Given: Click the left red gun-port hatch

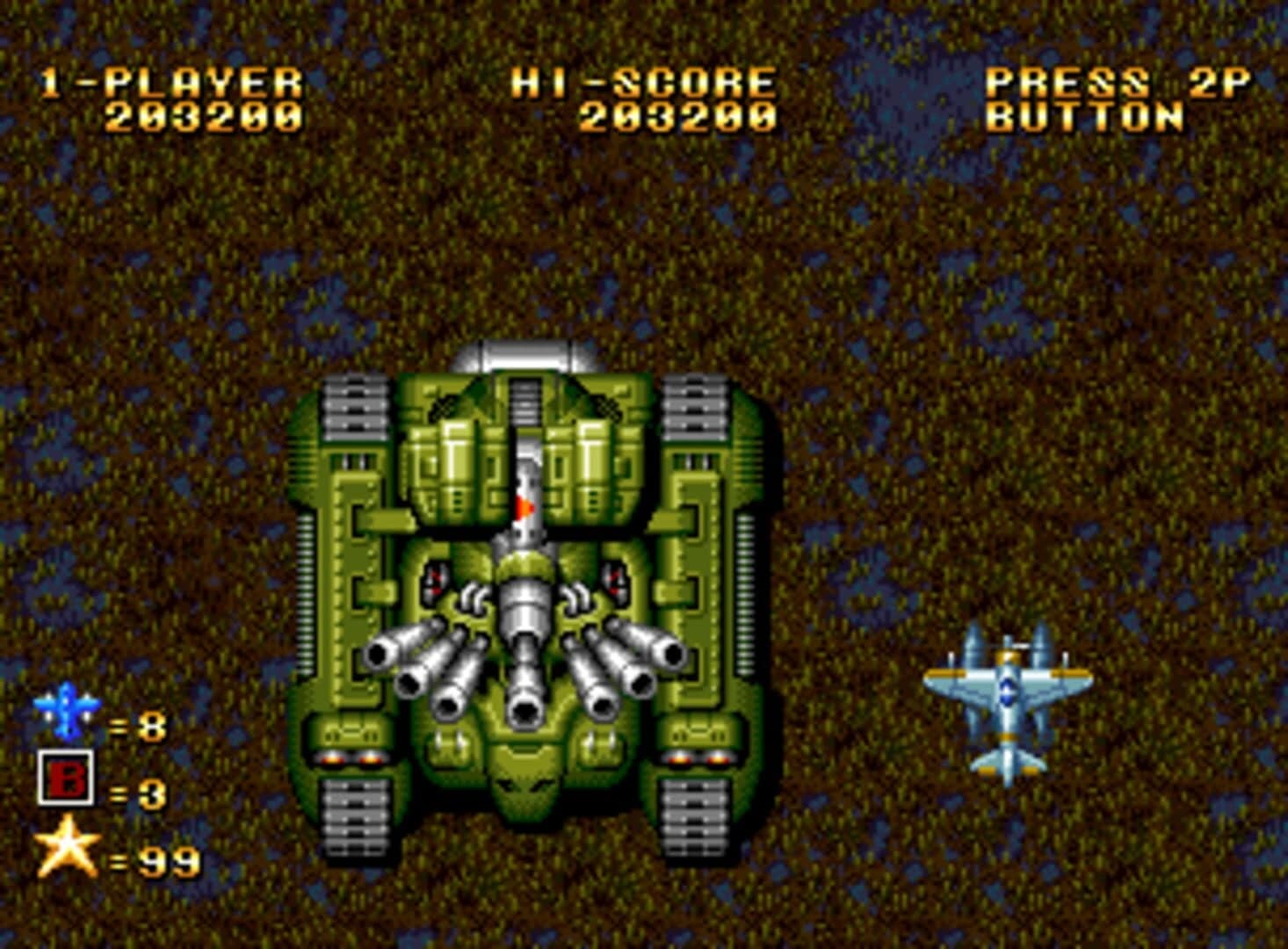Looking at the screenshot, I should (437, 578).
